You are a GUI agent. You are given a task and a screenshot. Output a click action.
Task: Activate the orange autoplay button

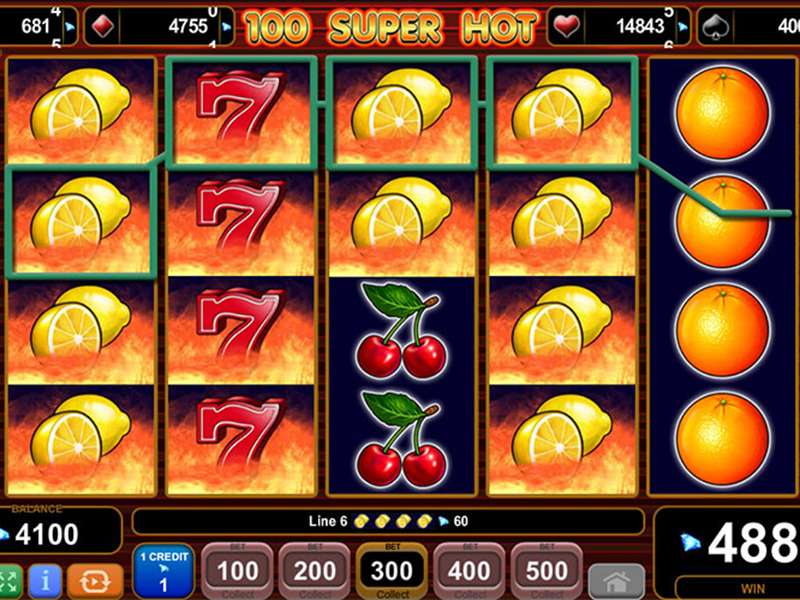point(96,582)
